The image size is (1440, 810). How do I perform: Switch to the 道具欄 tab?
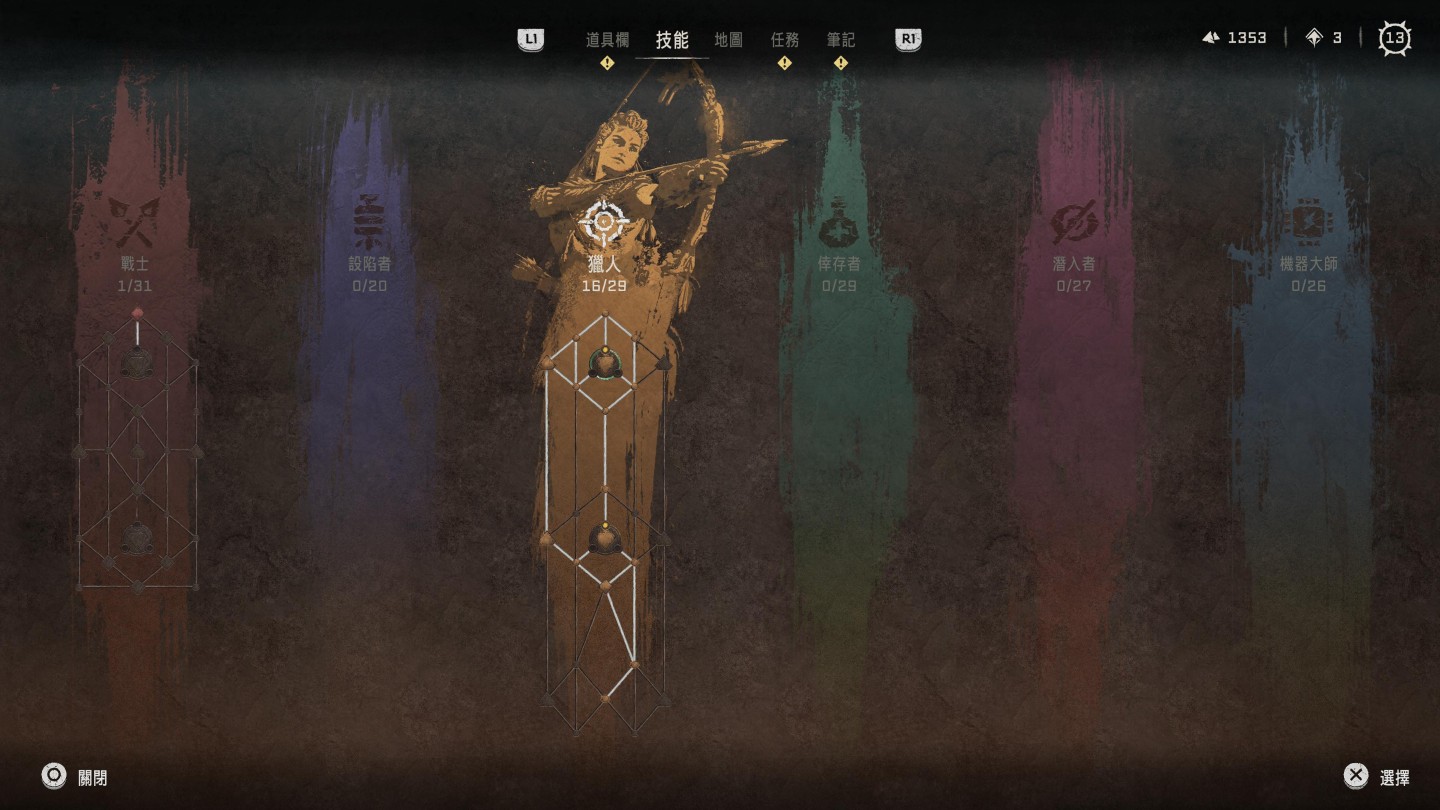(607, 40)
